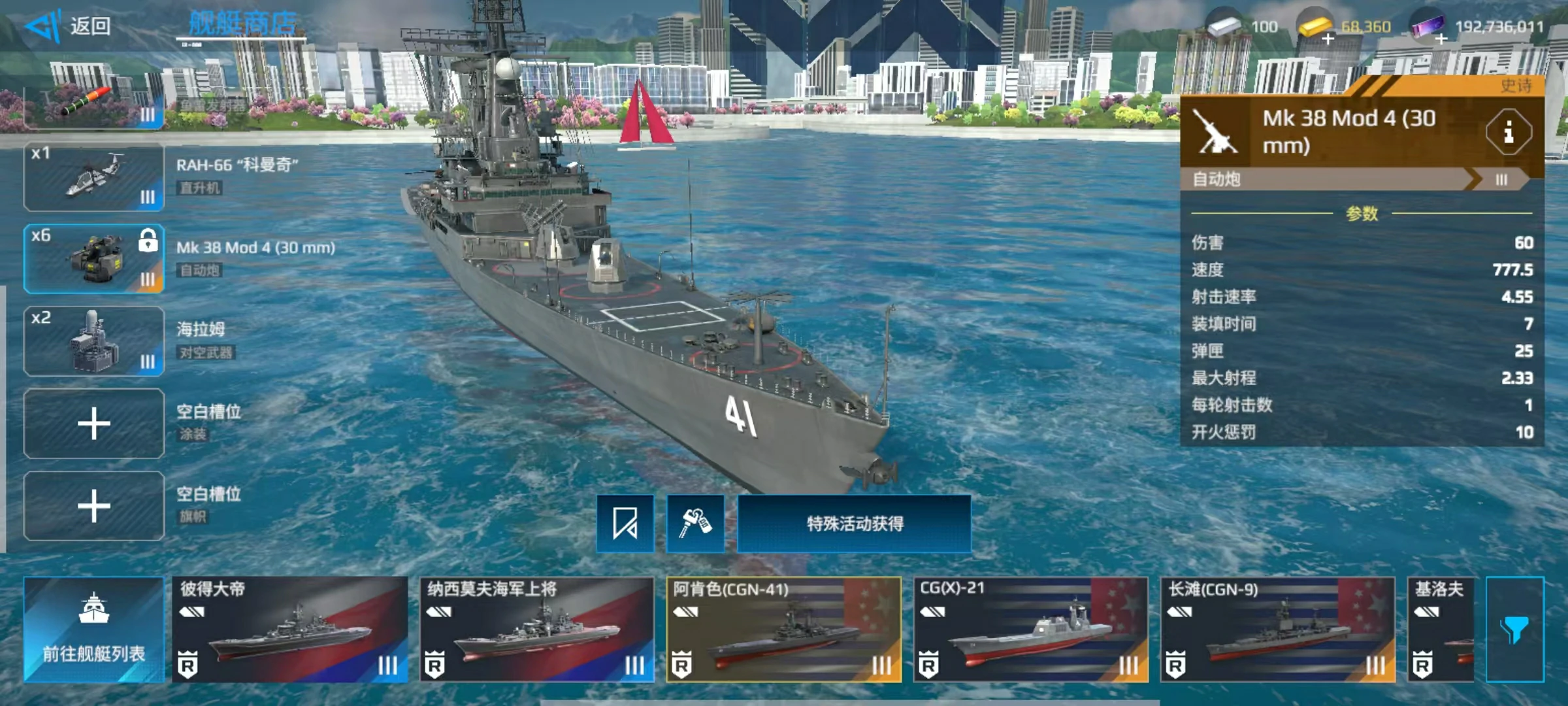The height and width of the screenshot is (706, 1568).
Task: Show weapon details via the info icon
Action: coord(1508,133)
